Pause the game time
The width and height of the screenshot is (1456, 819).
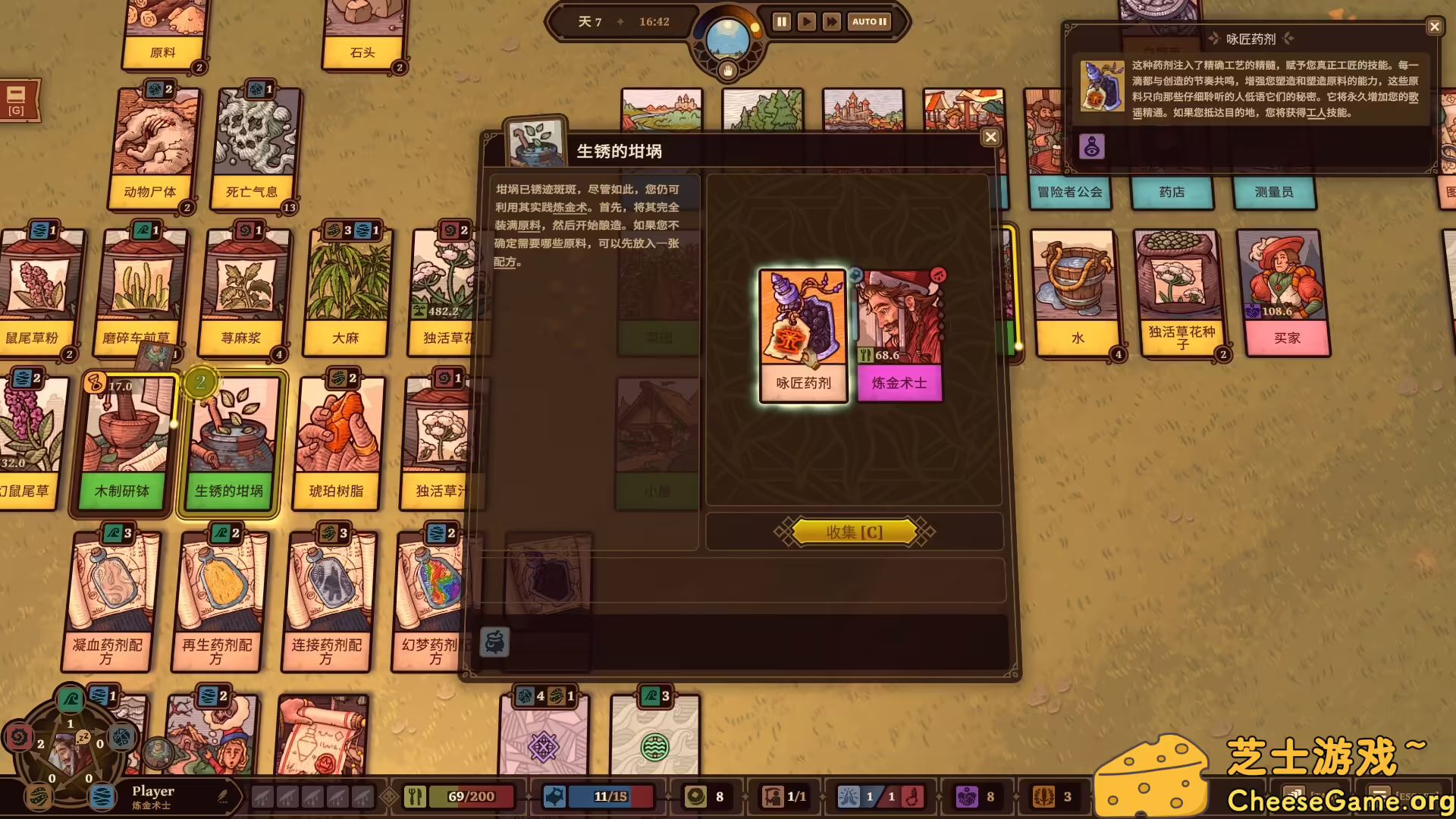pos(780,21)
